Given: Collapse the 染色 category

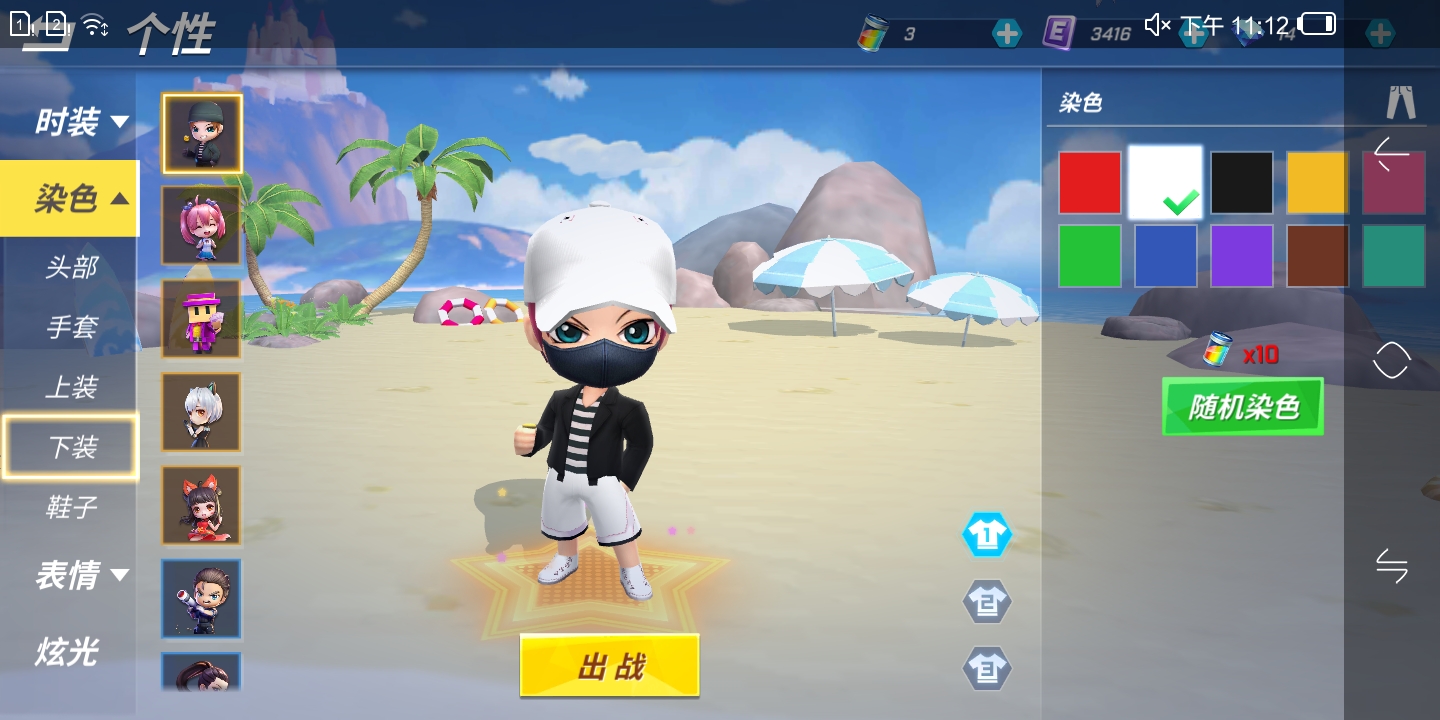Looking at the screenshot, I should [x=80, y=199].
